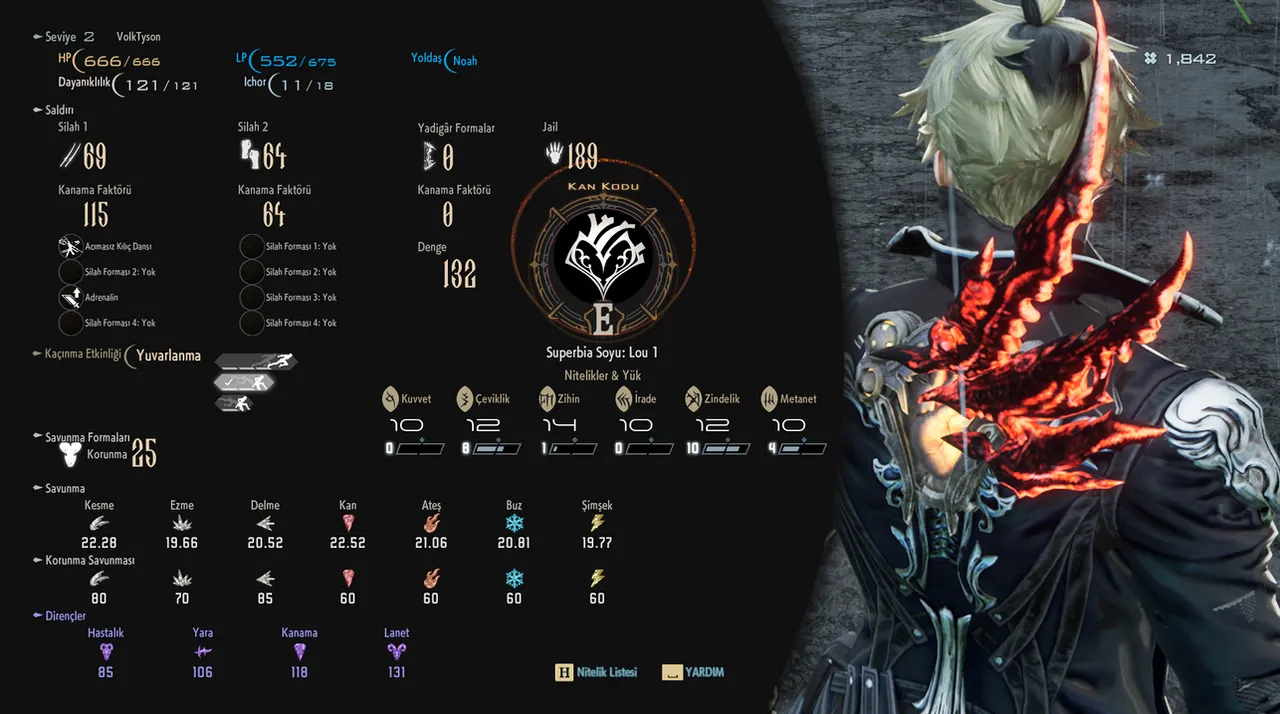Choose the Korunma defensive forma icon
The width and height of the screenshot is (1280, 714).
pos(71,455)
